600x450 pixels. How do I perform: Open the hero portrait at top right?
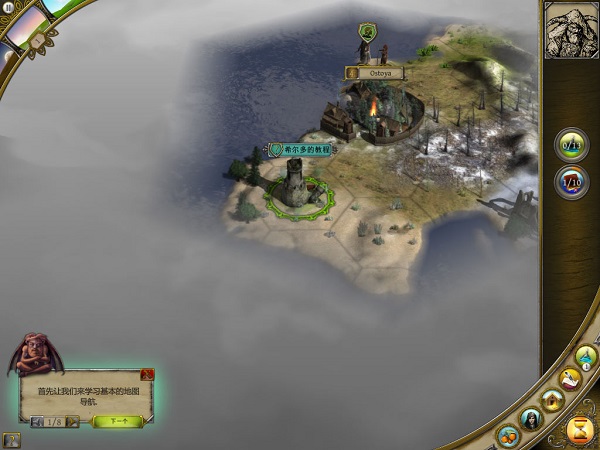pos(570,30)
